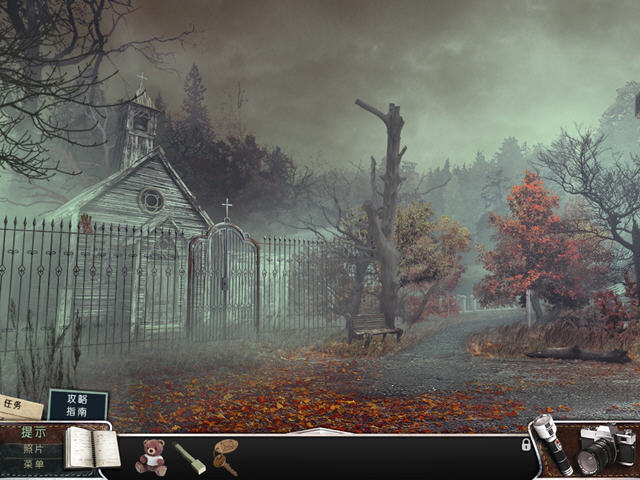Open the 攻略指南 strategy guide
The height and width of the screenshot is (480, 640).
point(77,404)
